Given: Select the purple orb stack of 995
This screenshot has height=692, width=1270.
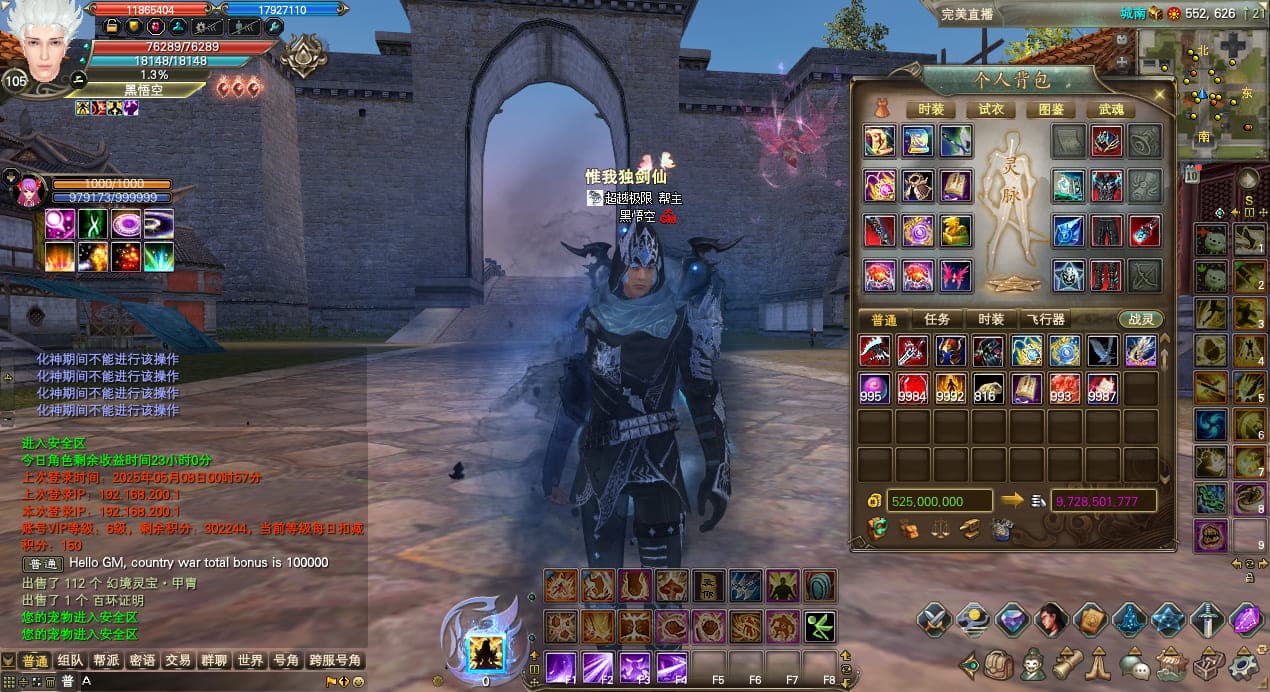Looking at the screenshot, I should click(x=874, y=388).
